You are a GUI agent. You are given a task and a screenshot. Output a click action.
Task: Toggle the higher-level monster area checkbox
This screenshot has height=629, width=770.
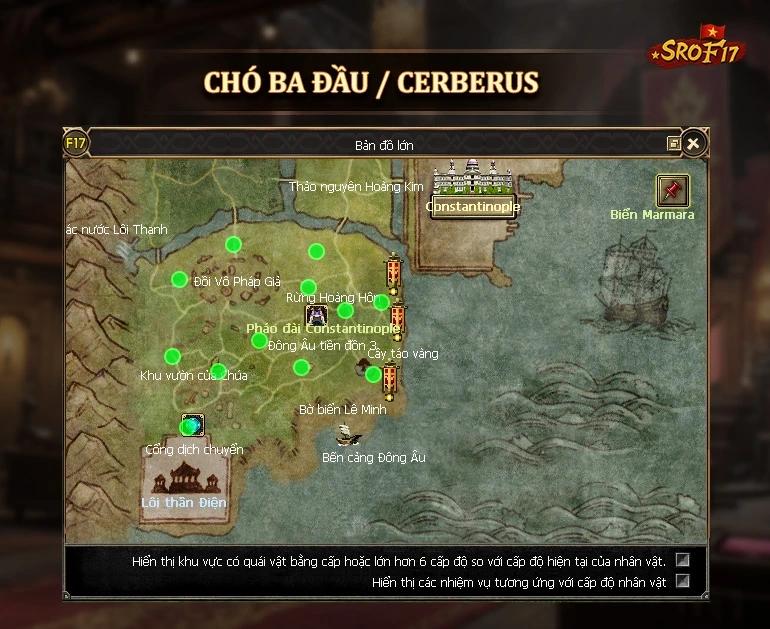tap(683, 560)
